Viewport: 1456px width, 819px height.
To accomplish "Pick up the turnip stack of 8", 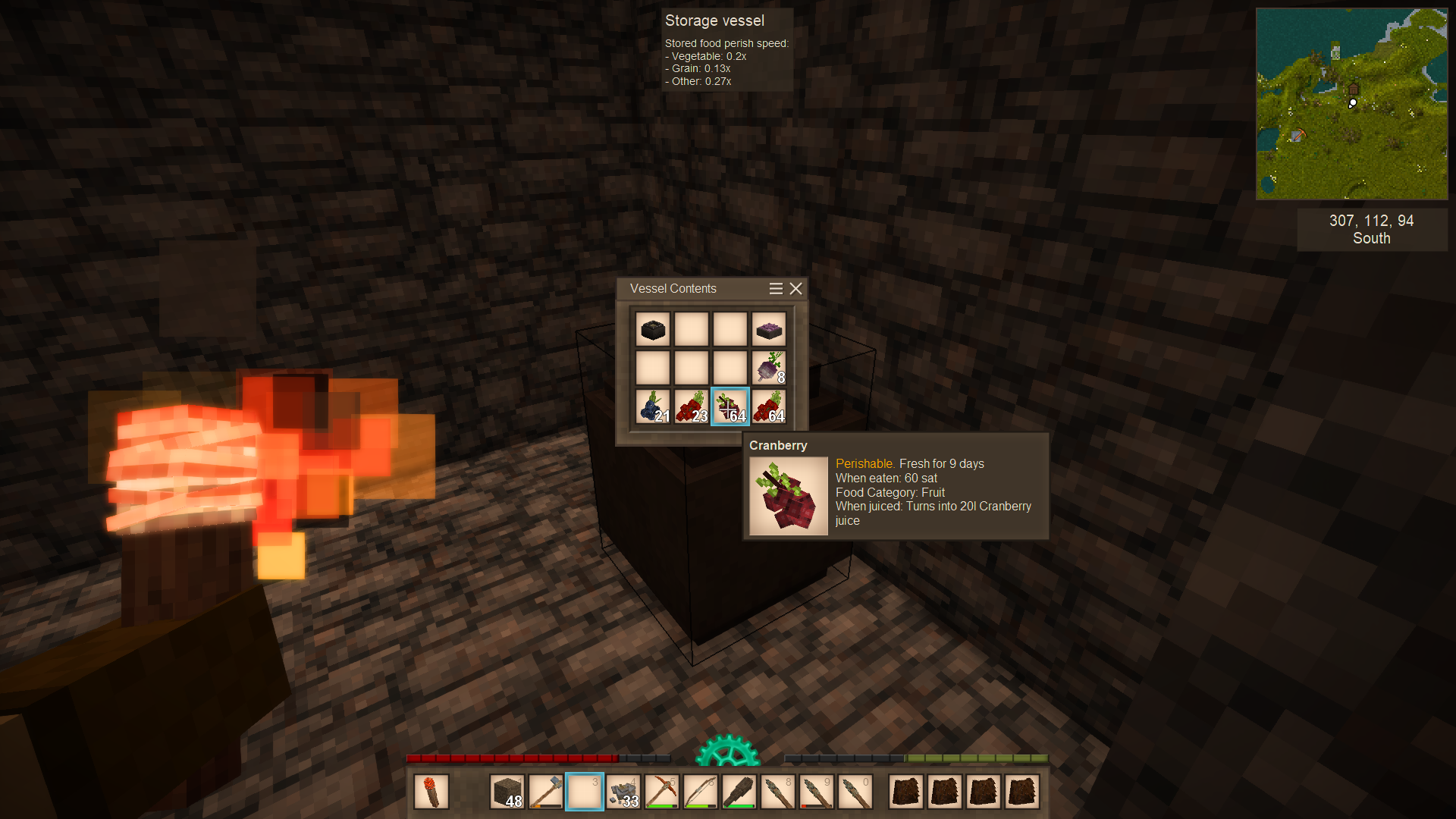I will 769,368.
